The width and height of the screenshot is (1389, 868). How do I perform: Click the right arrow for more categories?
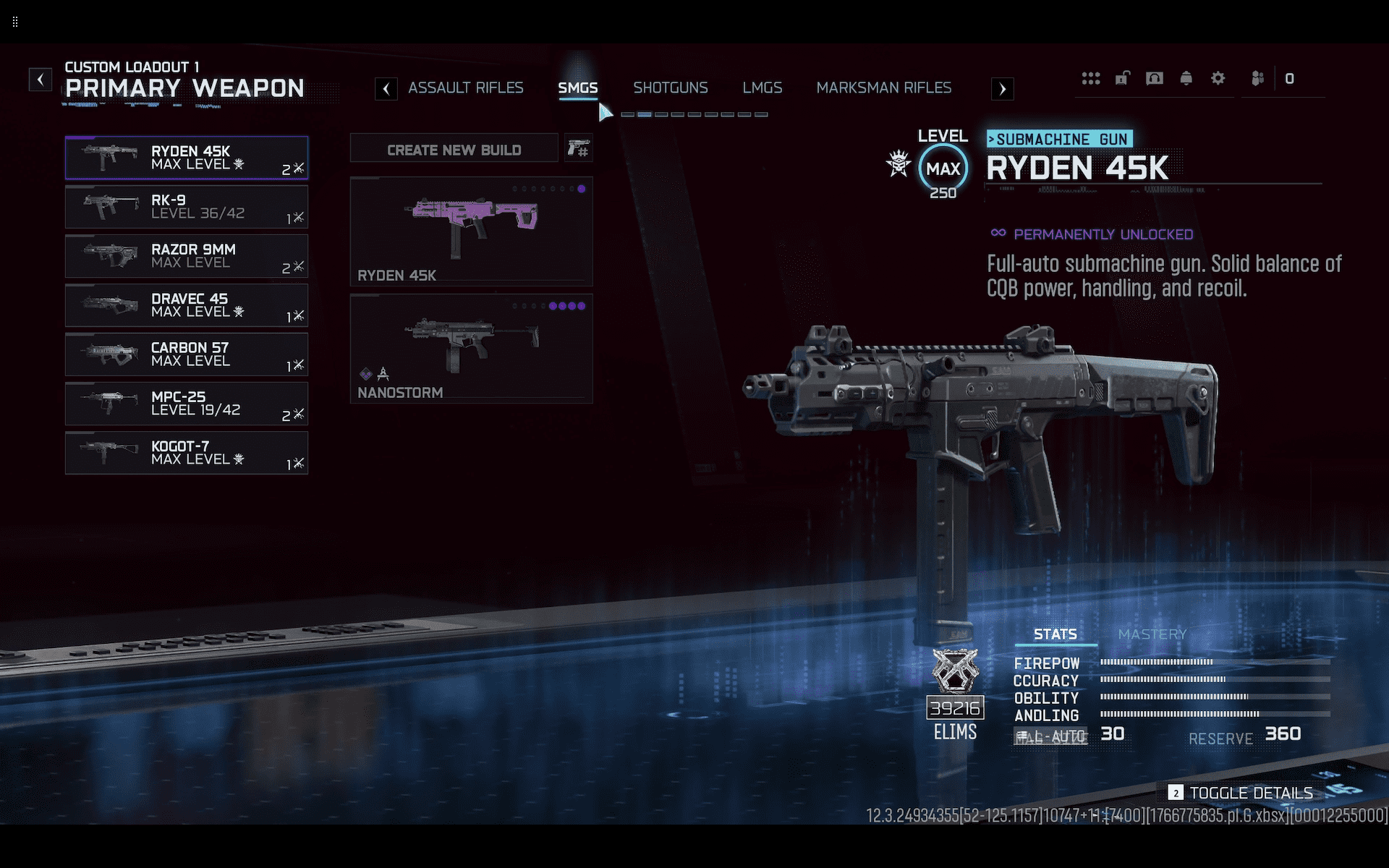click(1002, 89)
